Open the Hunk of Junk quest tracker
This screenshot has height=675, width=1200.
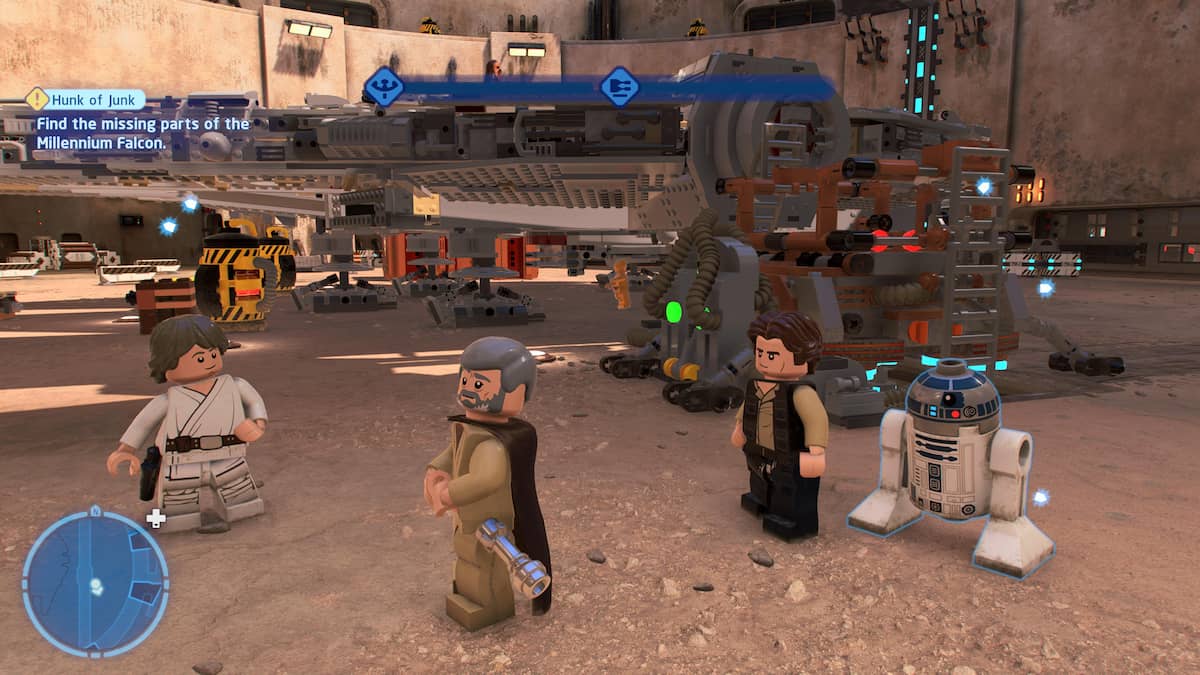pyautogui.click(x=98, y=99)
